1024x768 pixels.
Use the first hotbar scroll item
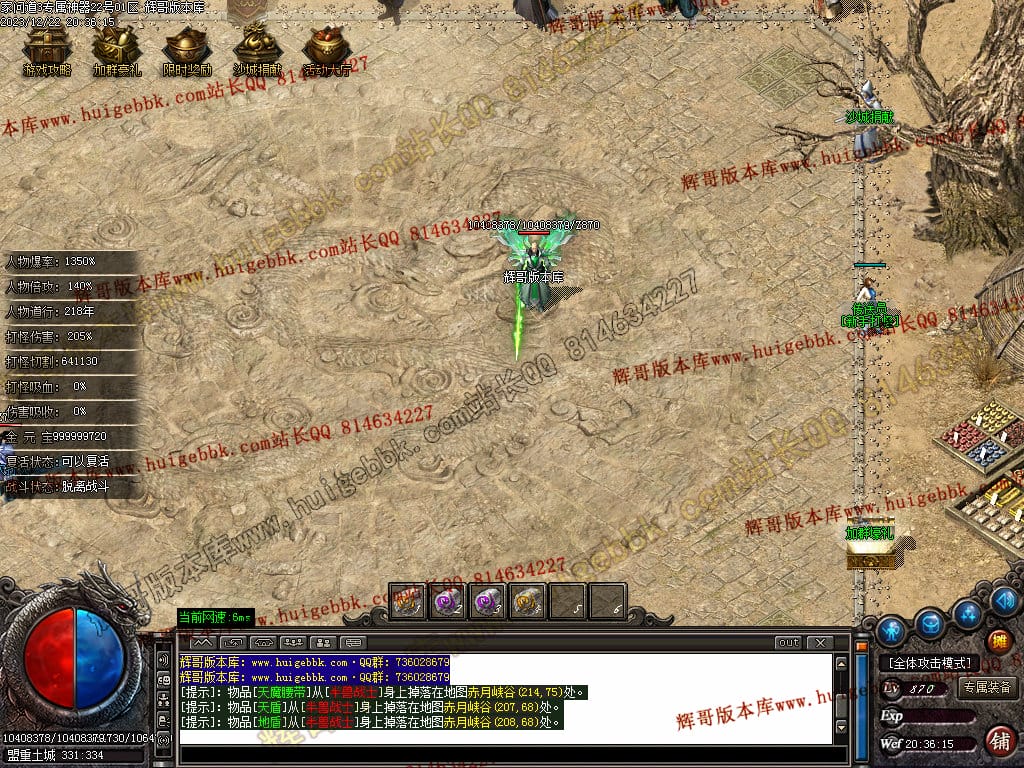coord(407,601)
